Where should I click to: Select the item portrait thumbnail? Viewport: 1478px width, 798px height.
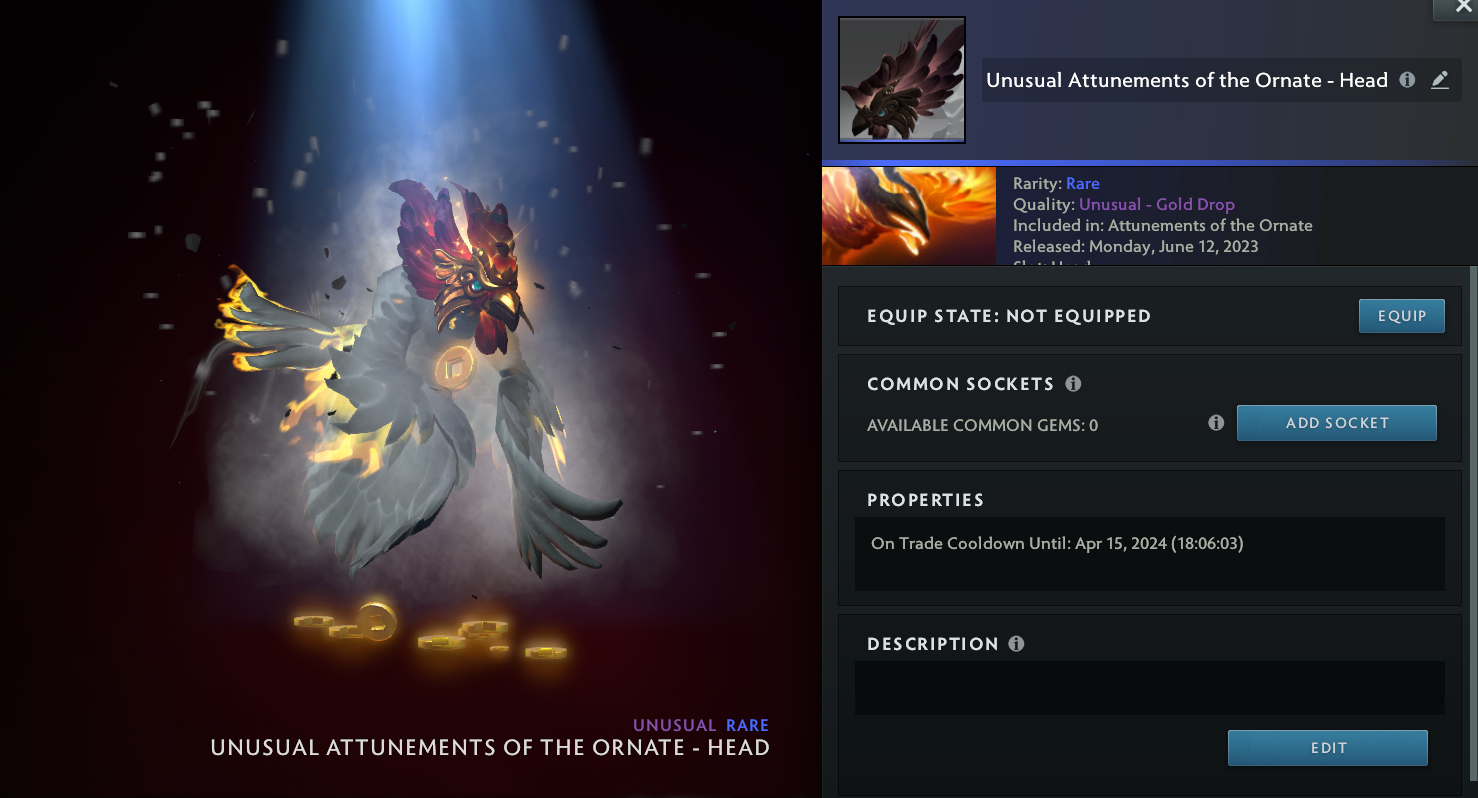pyautogui.click(x=901, y=80)
